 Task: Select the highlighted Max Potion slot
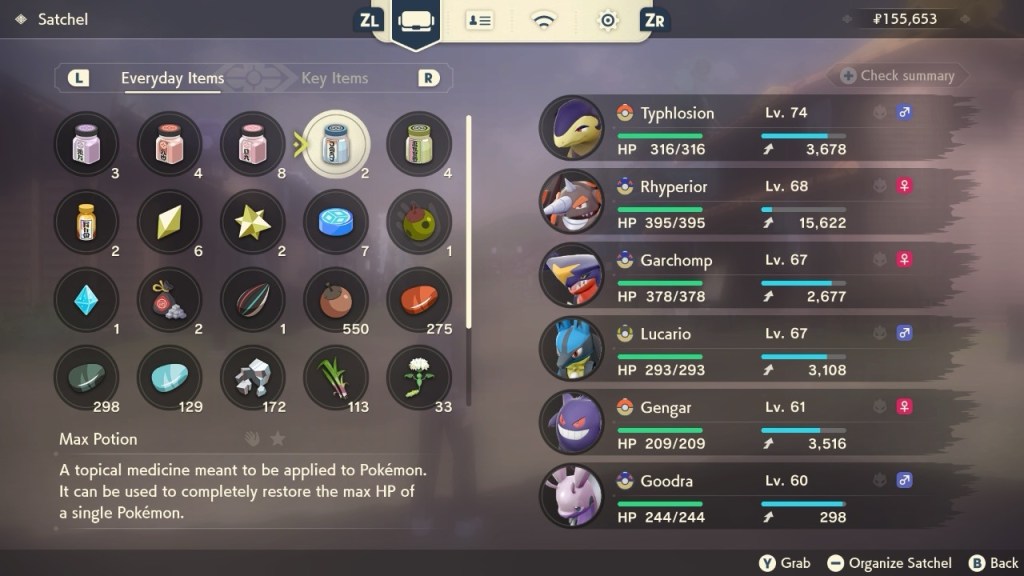tap(336, 144)
